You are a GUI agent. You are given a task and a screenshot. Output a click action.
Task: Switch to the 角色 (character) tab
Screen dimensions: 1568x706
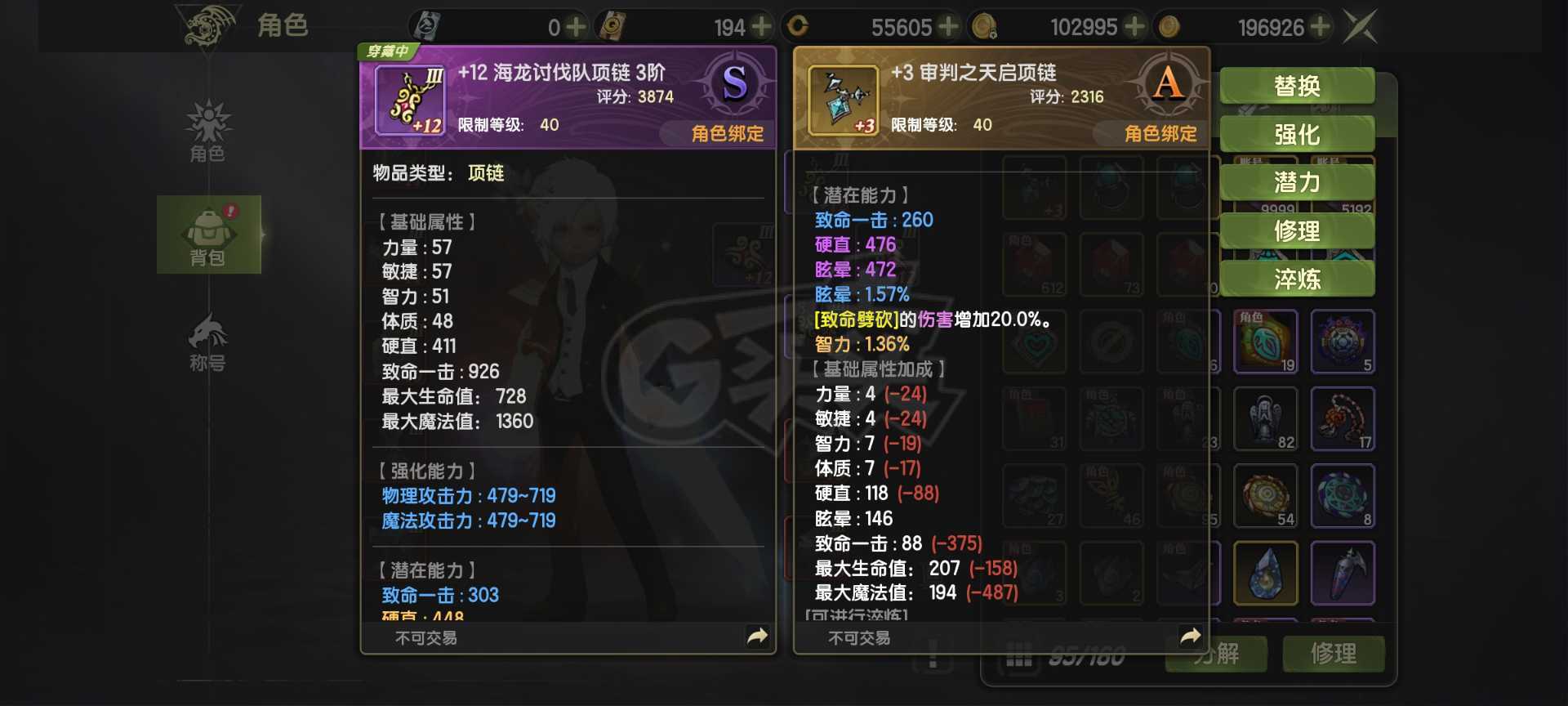click(x=209, y=135)
